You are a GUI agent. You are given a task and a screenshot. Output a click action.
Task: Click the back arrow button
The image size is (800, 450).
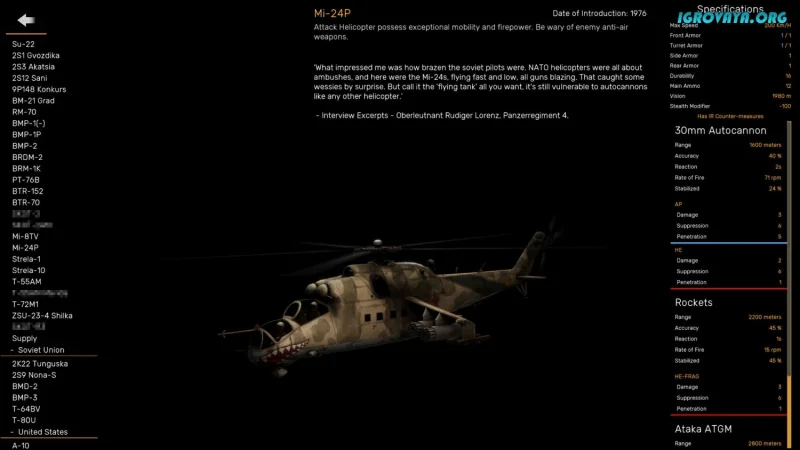click(26, 20)
